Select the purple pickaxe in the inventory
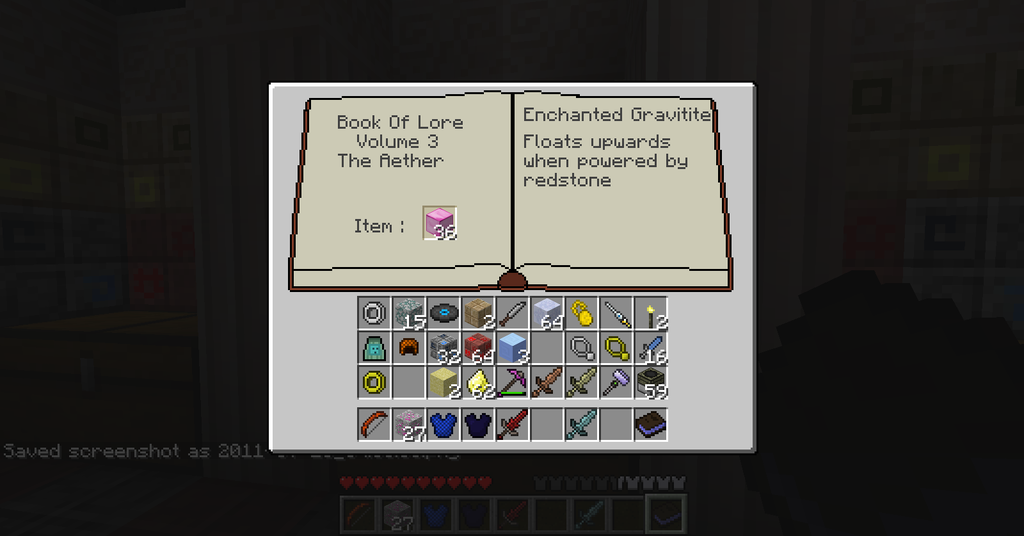This screenshot has height=536, width=1024. click(512, 382)
